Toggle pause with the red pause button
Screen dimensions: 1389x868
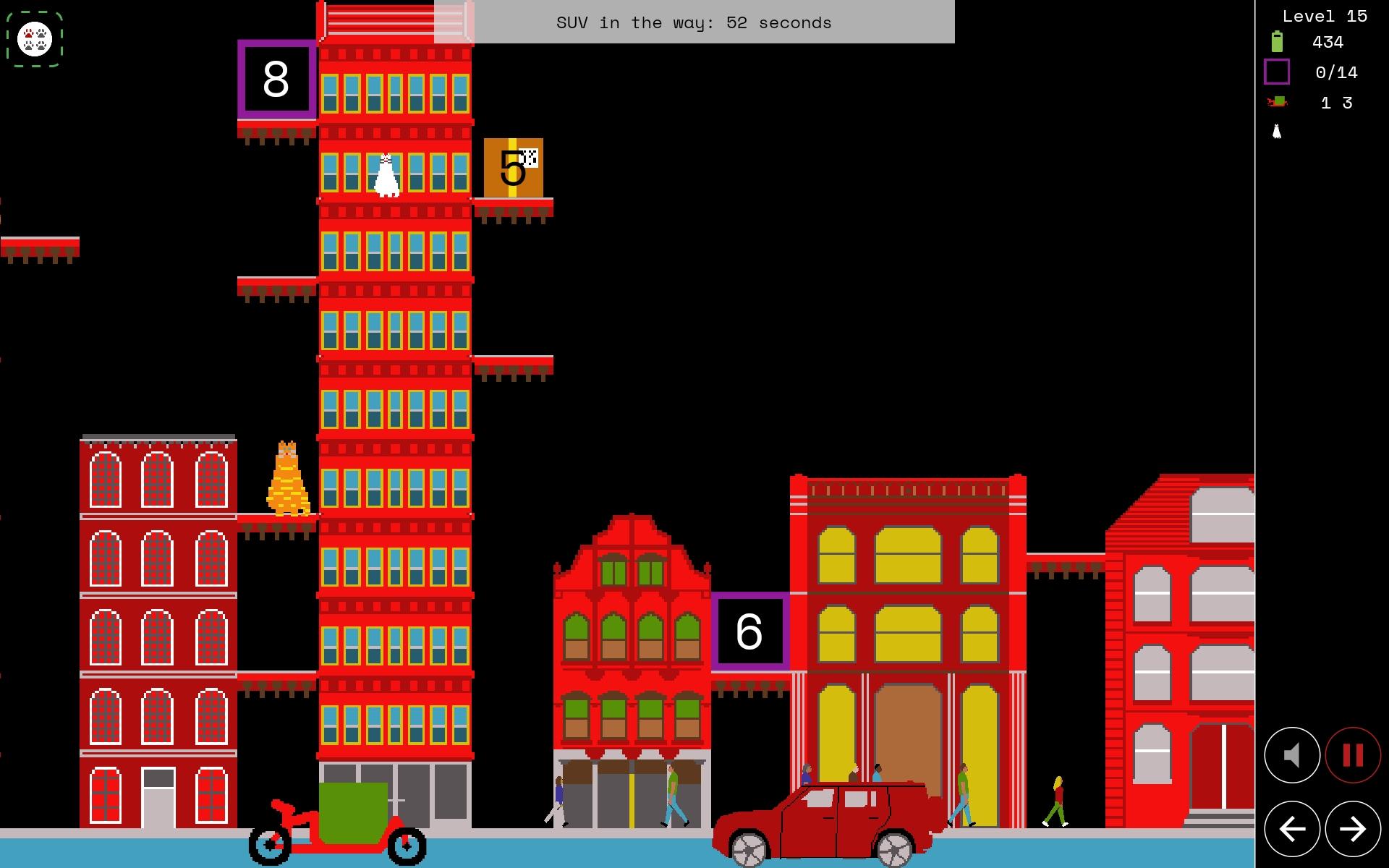coord(1351,755)
